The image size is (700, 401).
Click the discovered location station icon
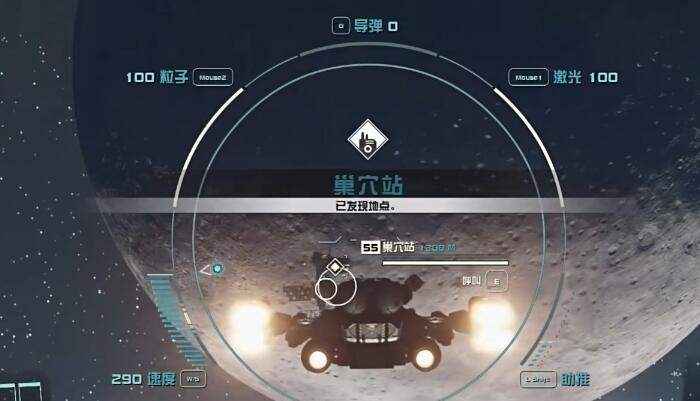click(368, 142)
